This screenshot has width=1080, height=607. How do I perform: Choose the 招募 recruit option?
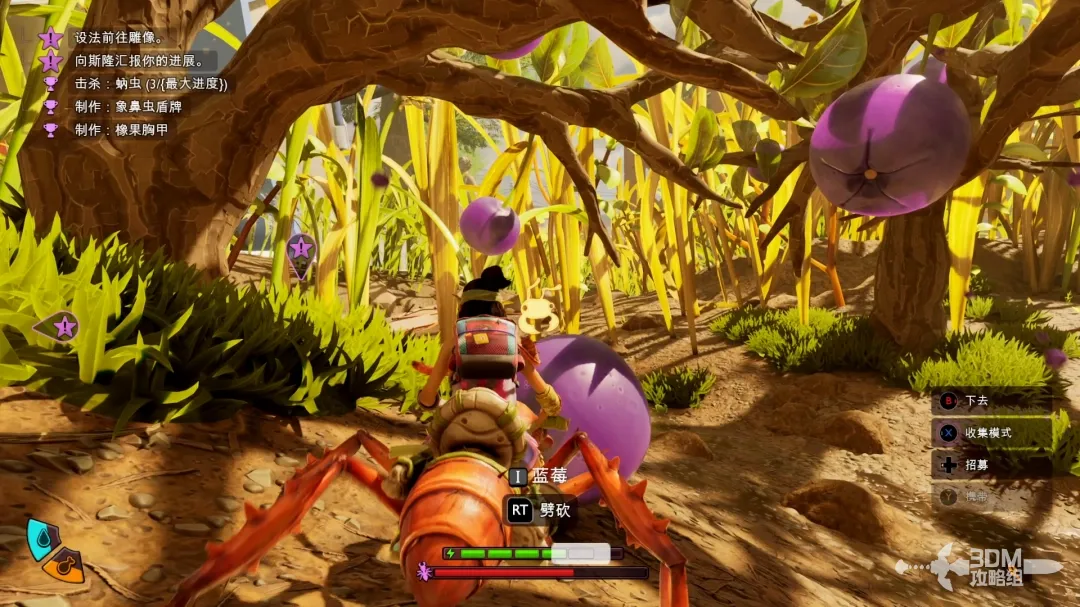(976, 465)
